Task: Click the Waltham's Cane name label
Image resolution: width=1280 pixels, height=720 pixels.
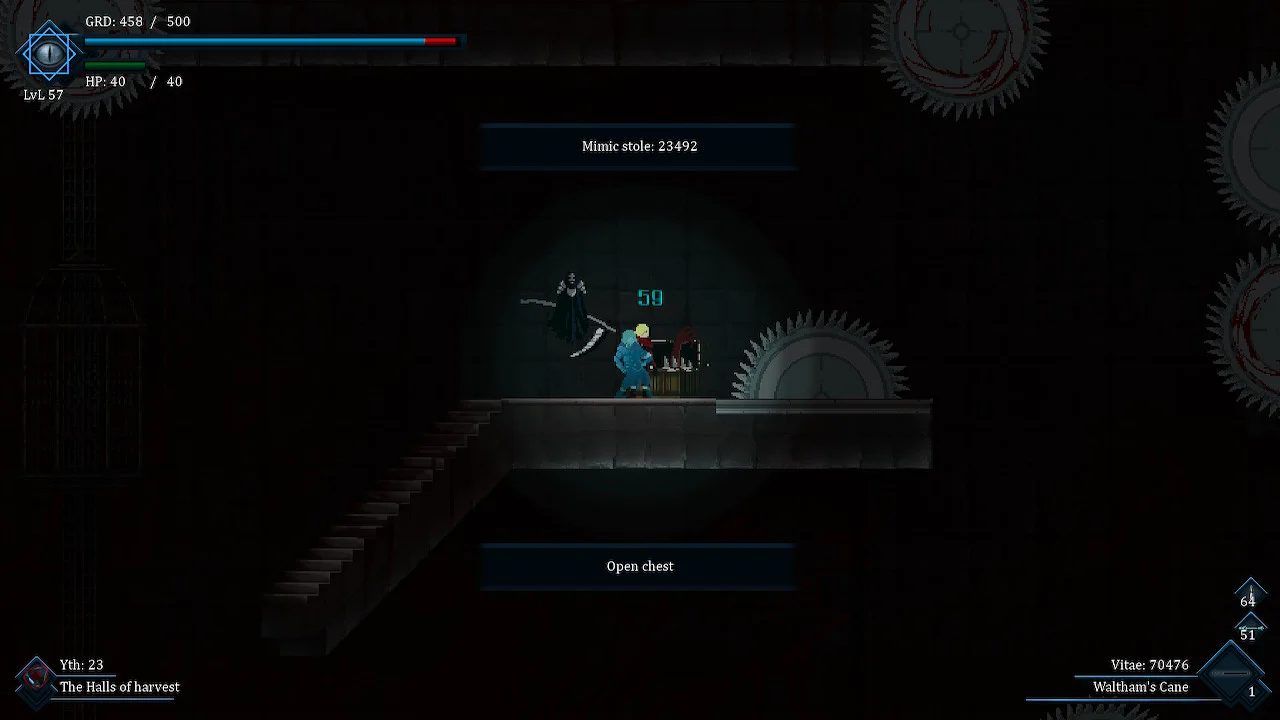Action: (1141, 687)
